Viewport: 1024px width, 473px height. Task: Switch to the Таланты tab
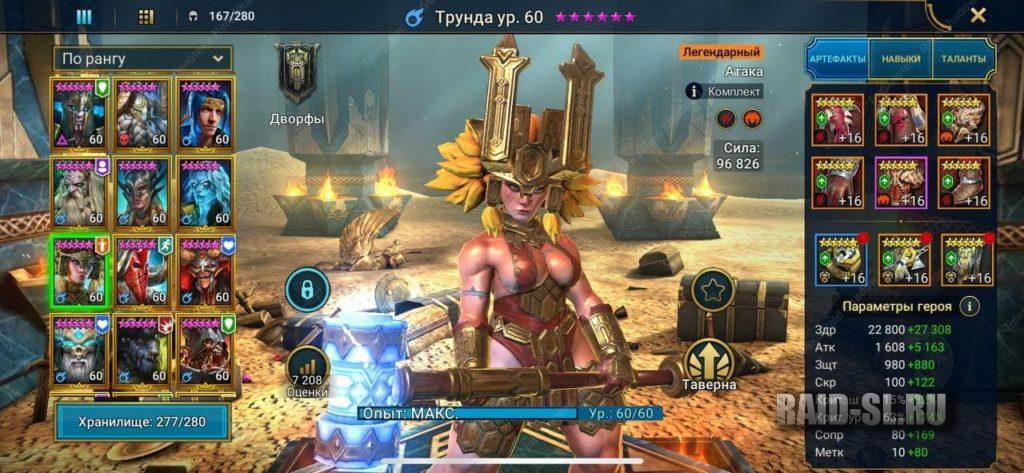click(963, 59)
